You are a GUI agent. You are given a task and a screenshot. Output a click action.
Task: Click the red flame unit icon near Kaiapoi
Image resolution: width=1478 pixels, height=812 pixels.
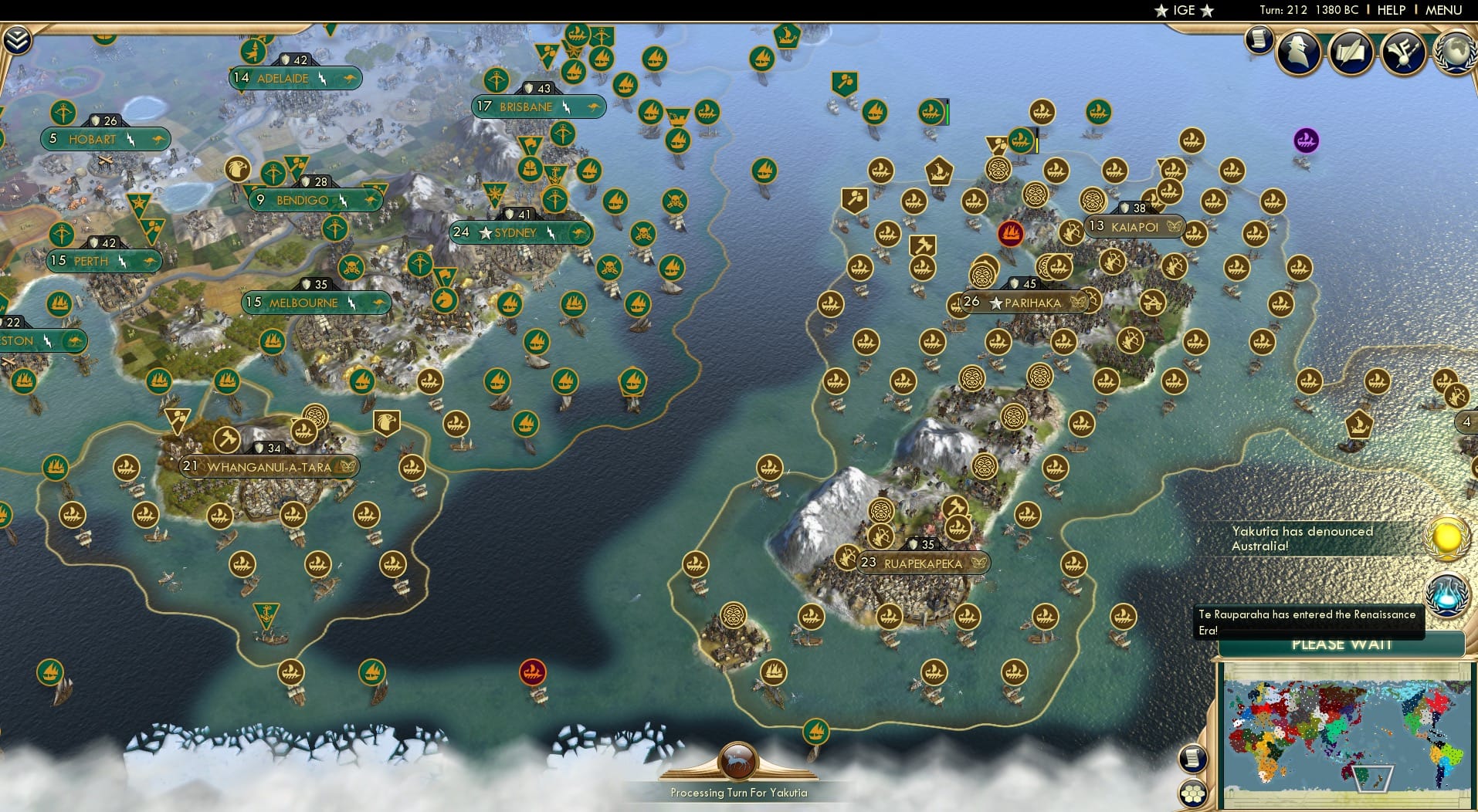tap(1012, 234)
